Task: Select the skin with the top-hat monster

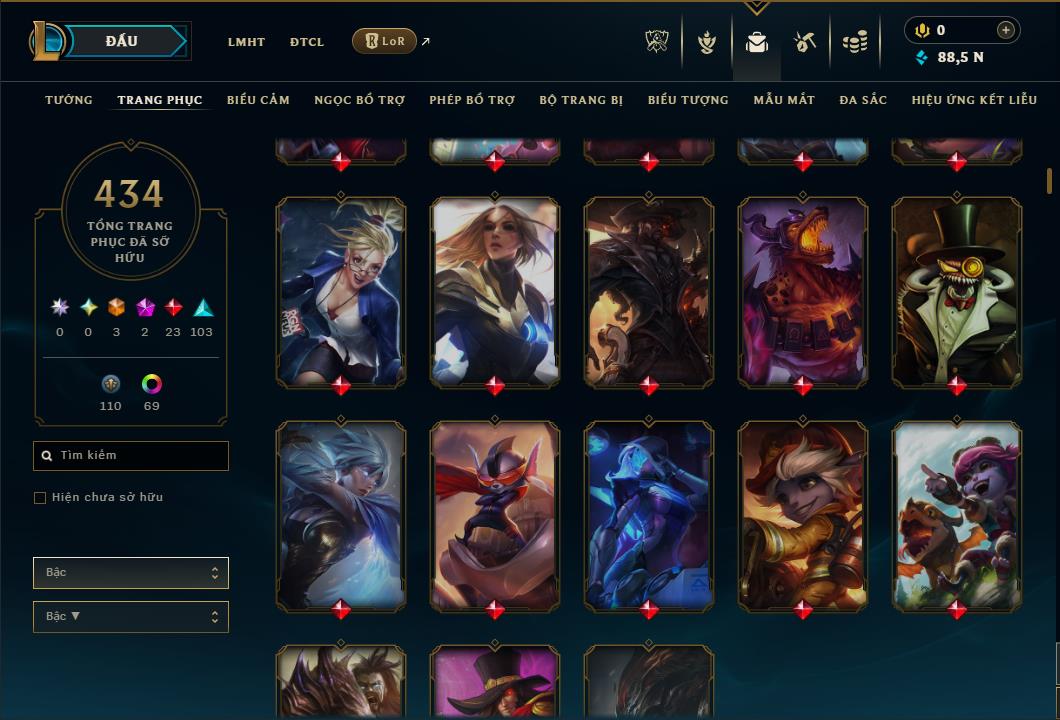Action: [x=957, y=290]
